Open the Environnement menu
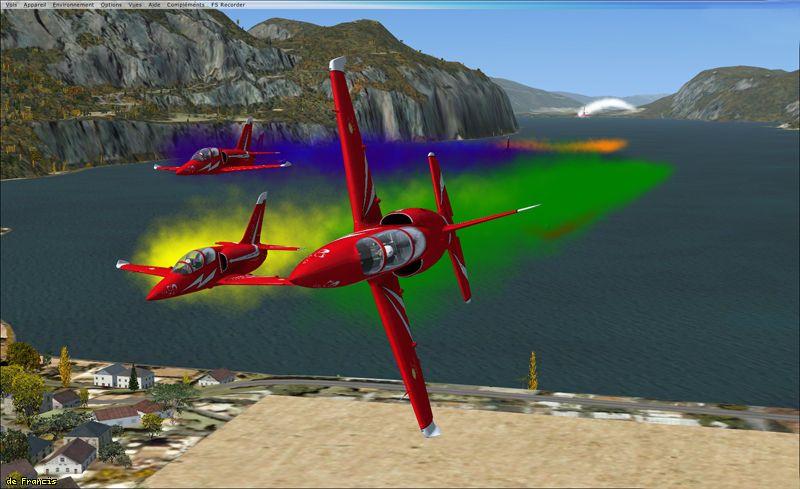800x489 pixels. click(x=74, y=4)
